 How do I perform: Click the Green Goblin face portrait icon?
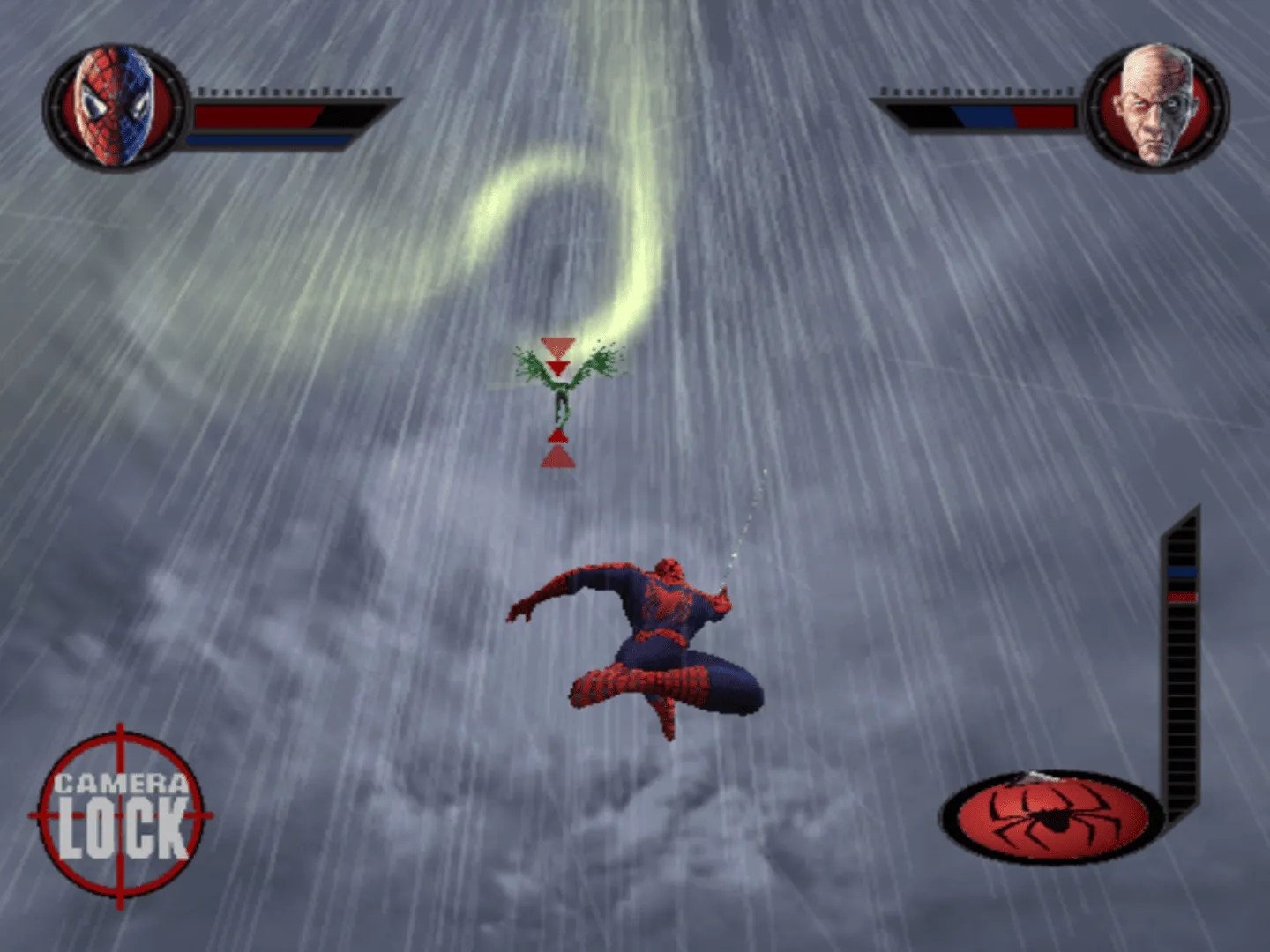point(1157,106)
